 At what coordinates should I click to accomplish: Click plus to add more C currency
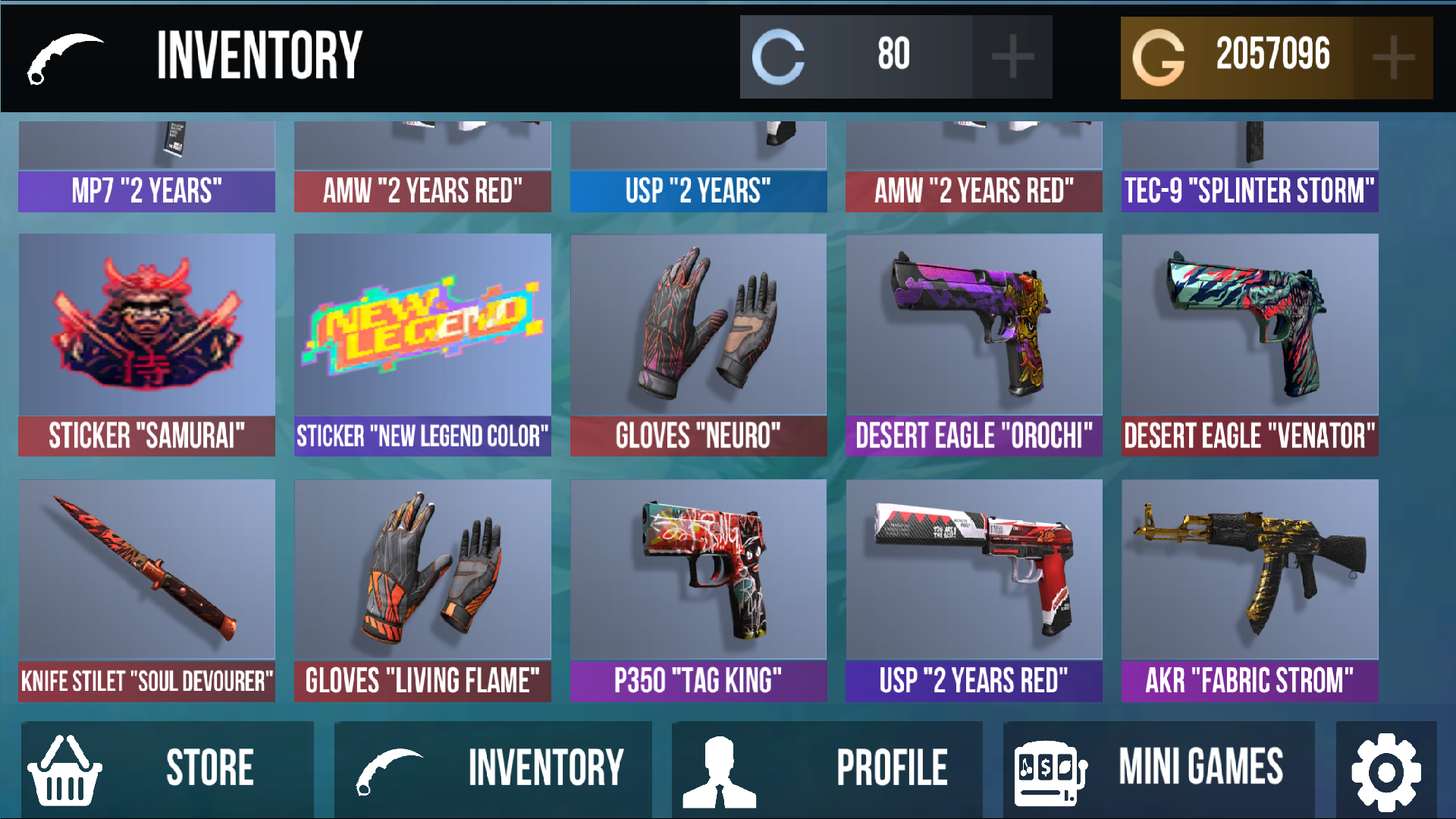(1011, 54)
